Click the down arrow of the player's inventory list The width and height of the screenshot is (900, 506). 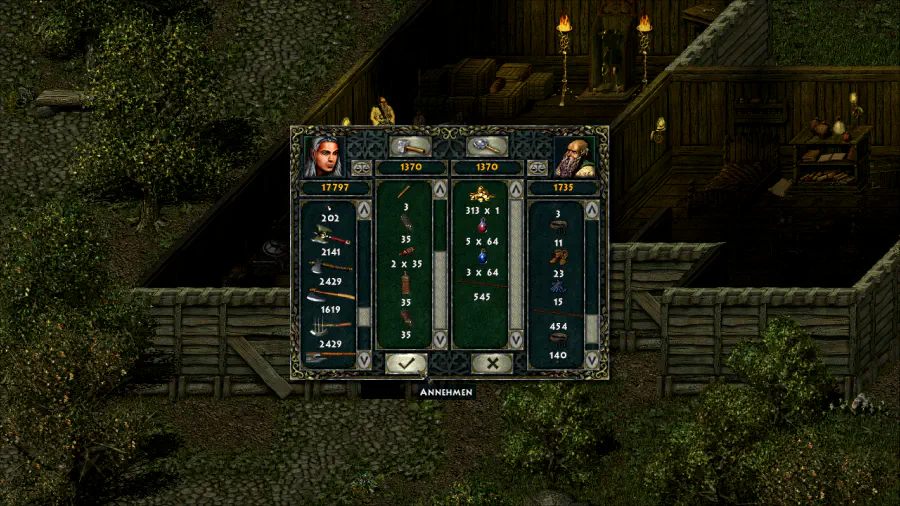[x=364, y=360]
